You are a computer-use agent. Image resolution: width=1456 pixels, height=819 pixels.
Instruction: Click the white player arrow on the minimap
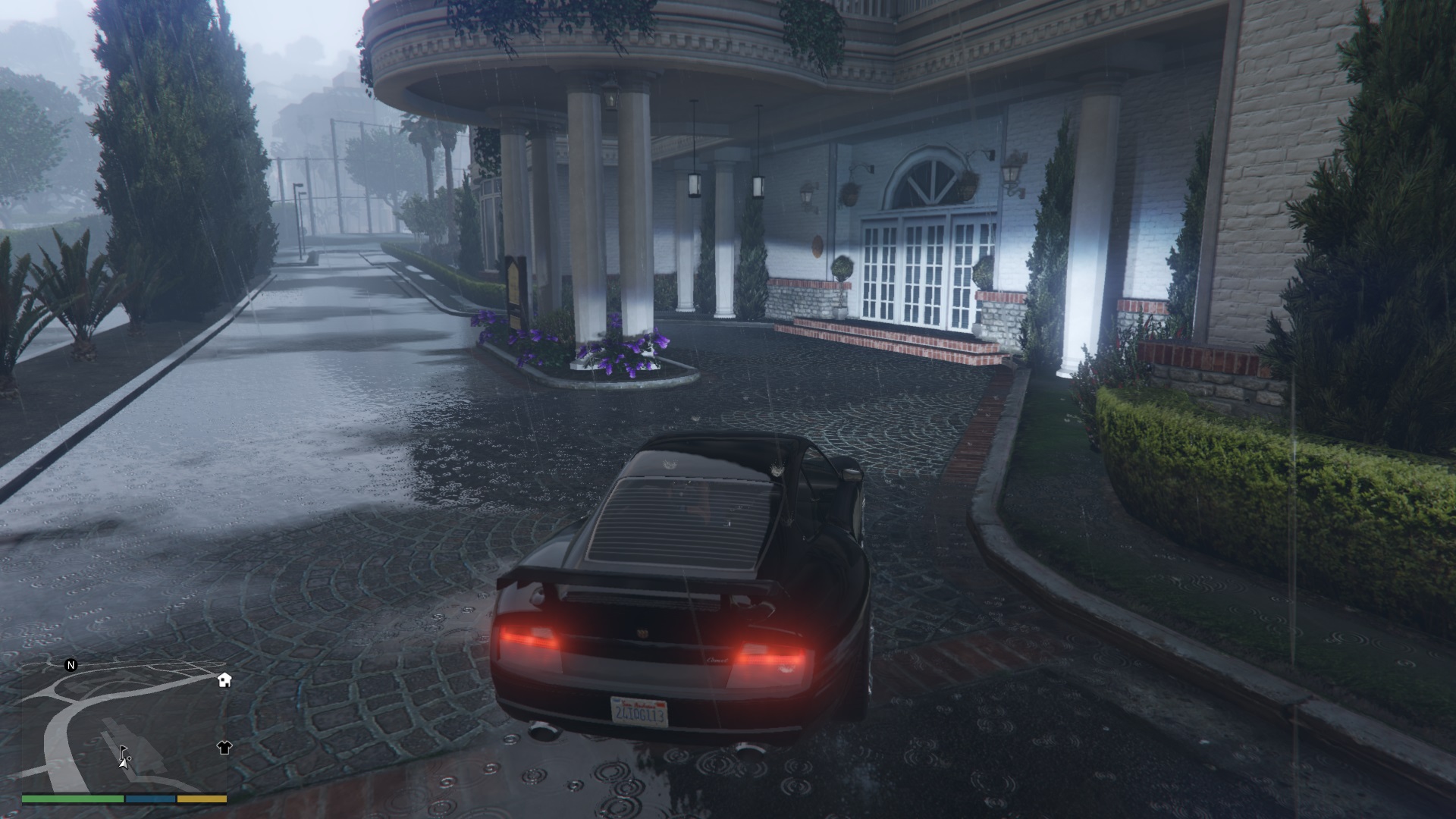click(x=122, y=765)
